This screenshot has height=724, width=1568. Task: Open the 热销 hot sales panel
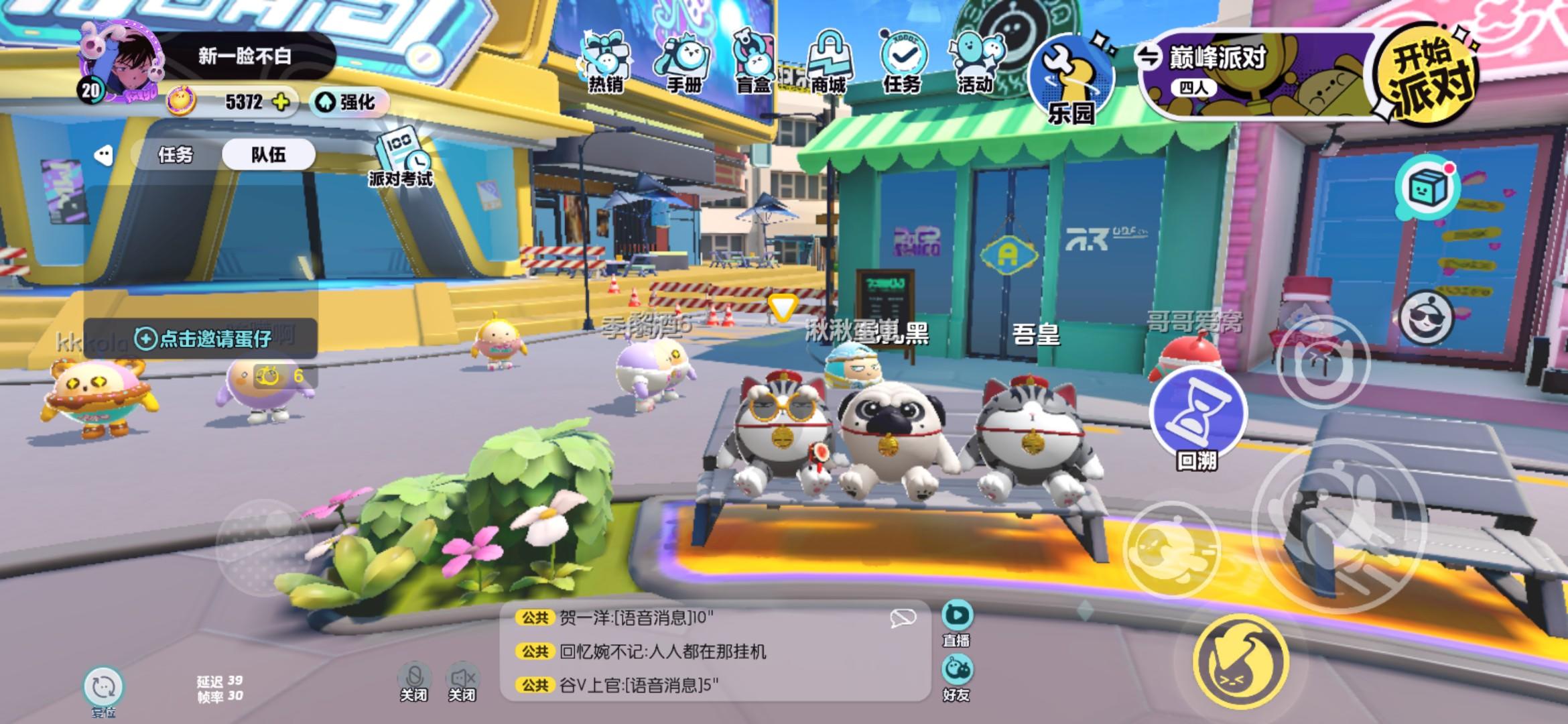[608, 60]
